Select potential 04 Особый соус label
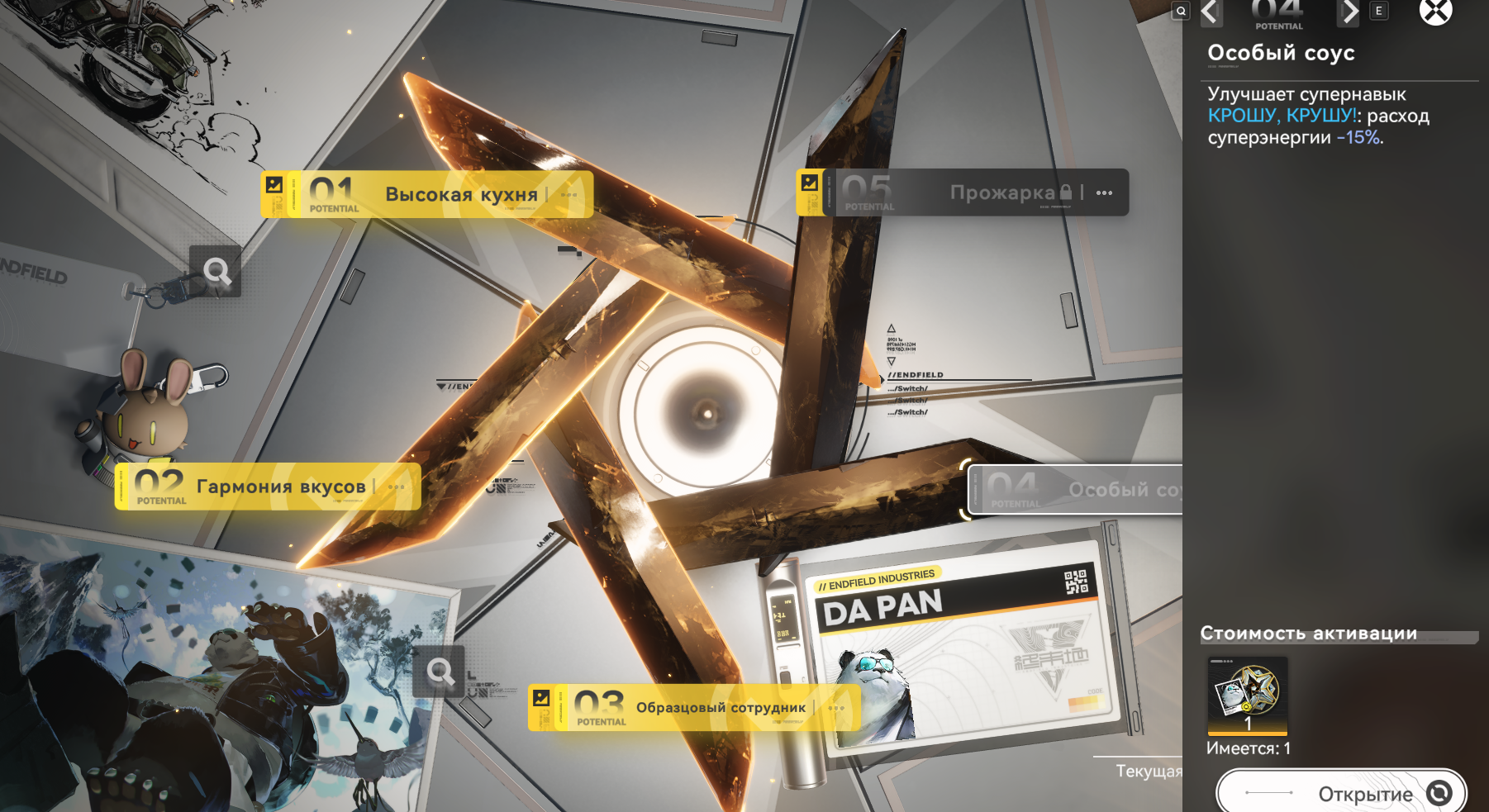This screenshot has height=812, width=1489. pyautogui.click(x=1076, y=490)
